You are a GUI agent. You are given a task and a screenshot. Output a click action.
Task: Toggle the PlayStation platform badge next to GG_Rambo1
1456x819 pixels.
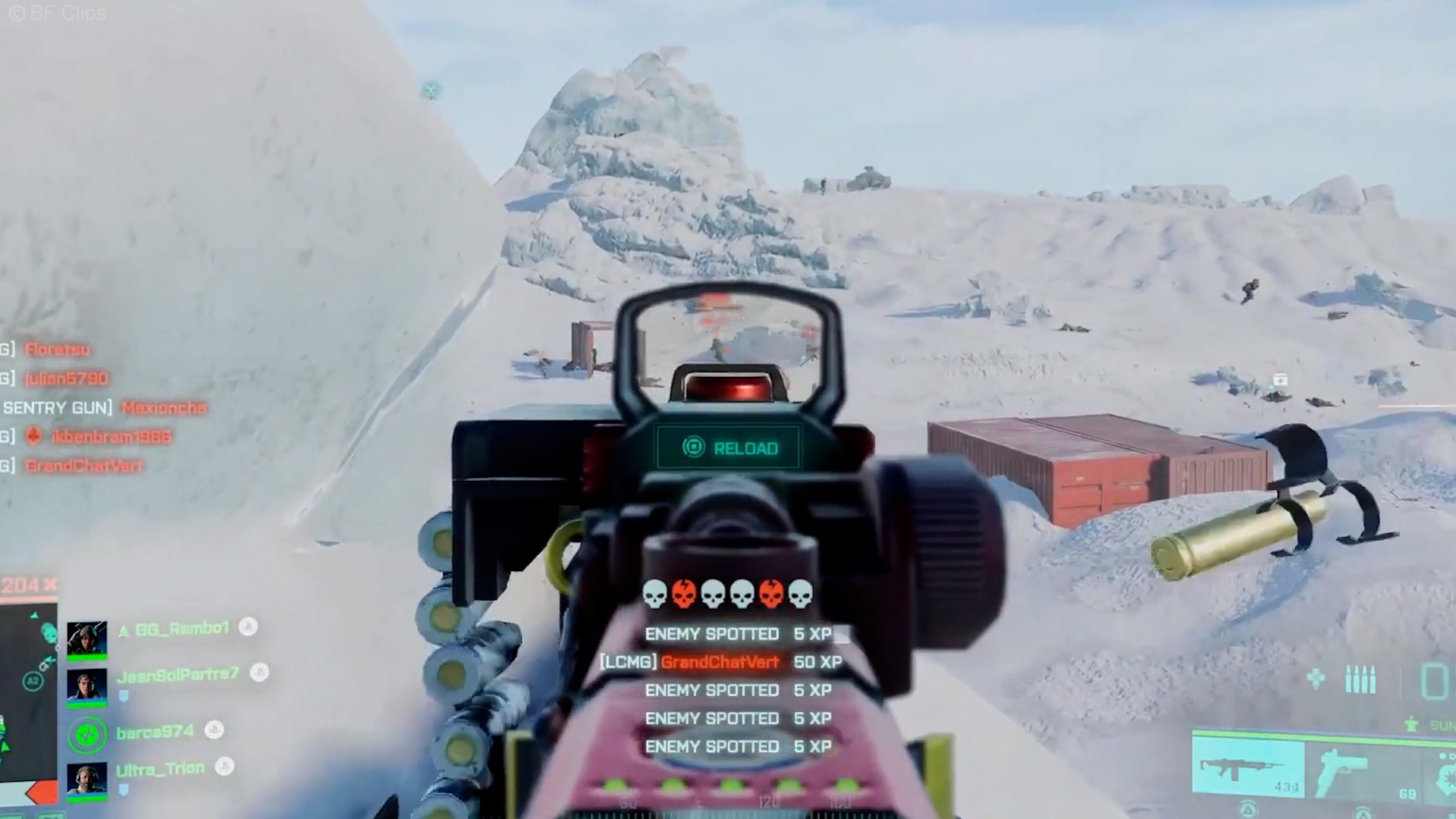248,627
